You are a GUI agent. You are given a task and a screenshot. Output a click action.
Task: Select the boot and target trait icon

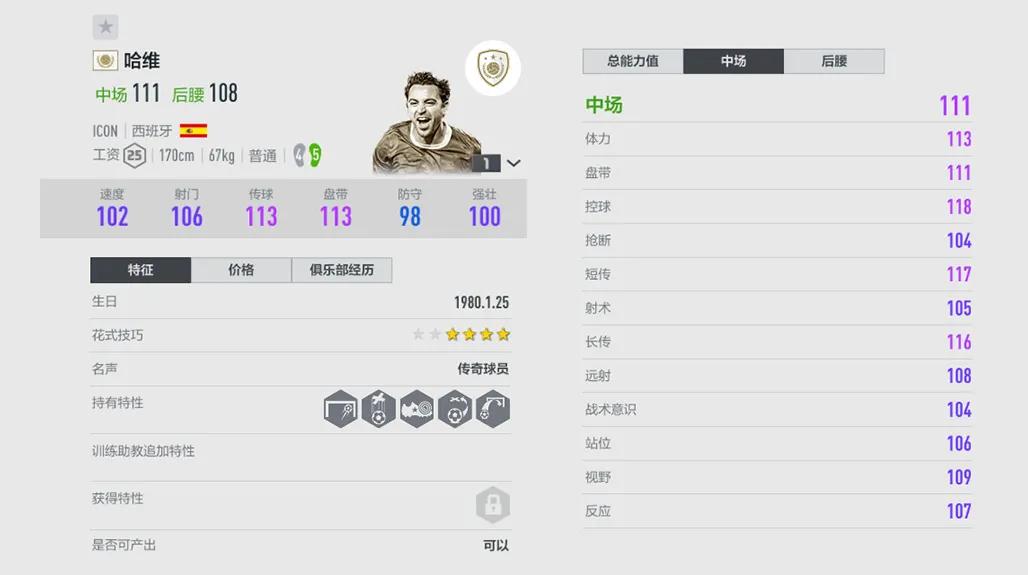click(x=417, y=410)
